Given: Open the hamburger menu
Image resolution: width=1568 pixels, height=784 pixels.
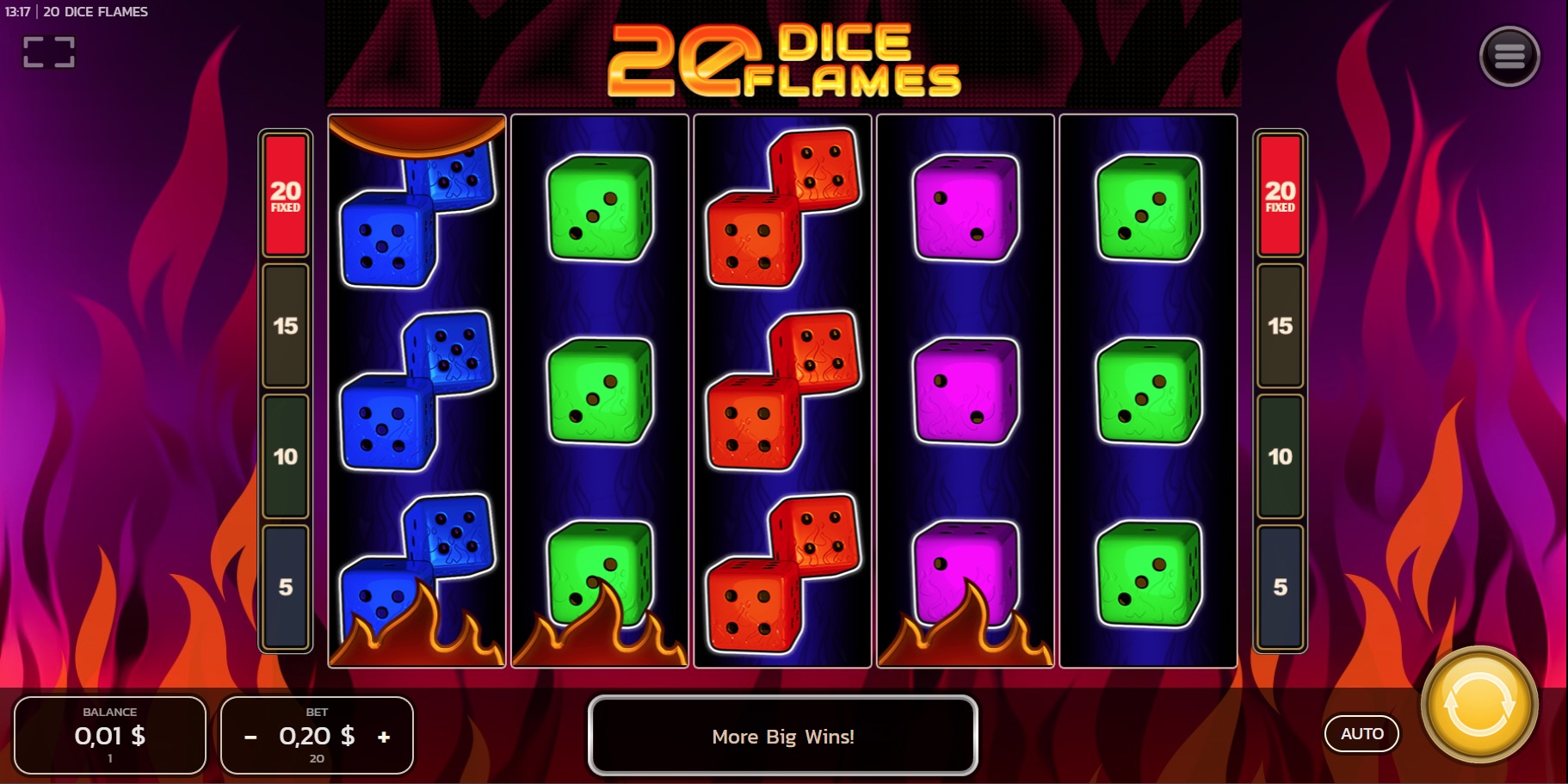Looking at the screenshot, I should 1510,55.
